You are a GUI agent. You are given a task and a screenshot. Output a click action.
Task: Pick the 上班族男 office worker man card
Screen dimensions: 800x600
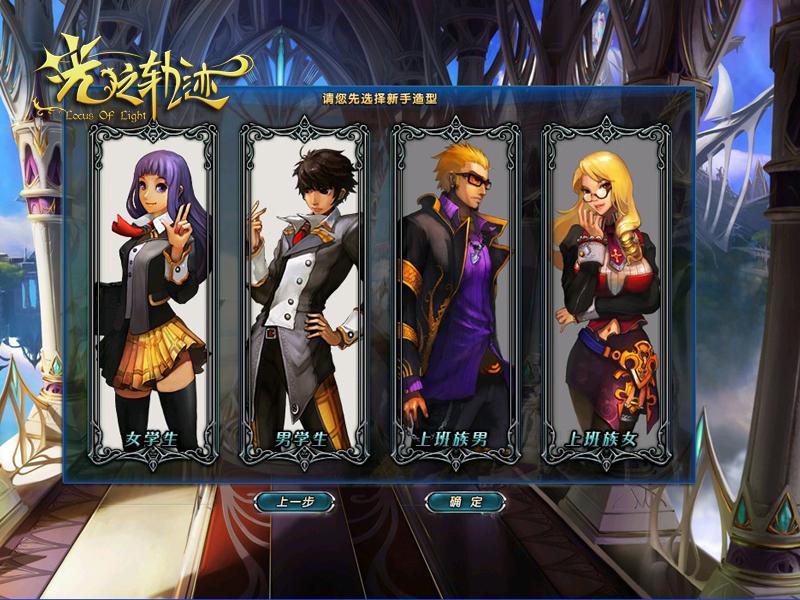coord(455,295)
